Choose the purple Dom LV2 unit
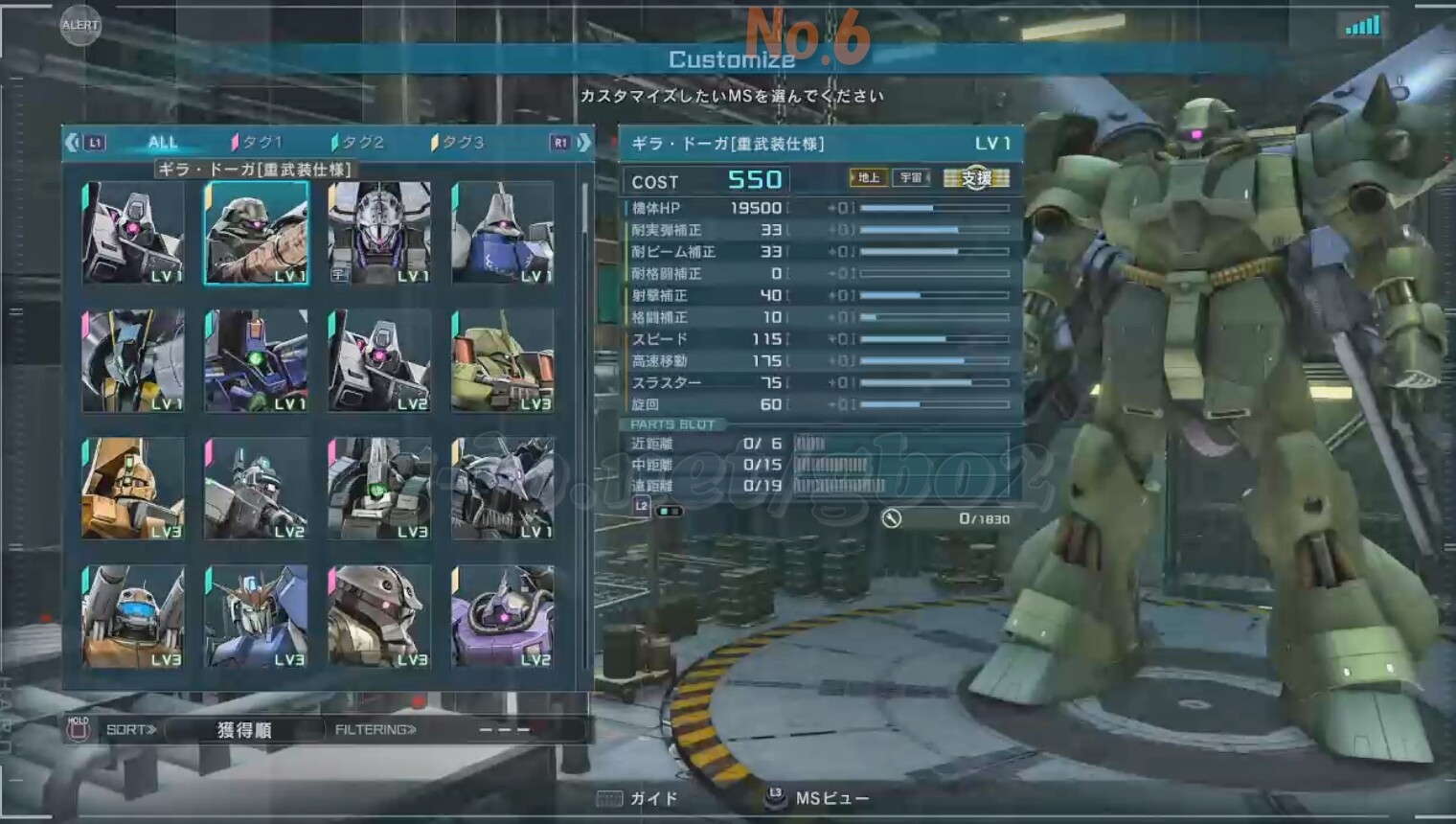 pos(503,616)
